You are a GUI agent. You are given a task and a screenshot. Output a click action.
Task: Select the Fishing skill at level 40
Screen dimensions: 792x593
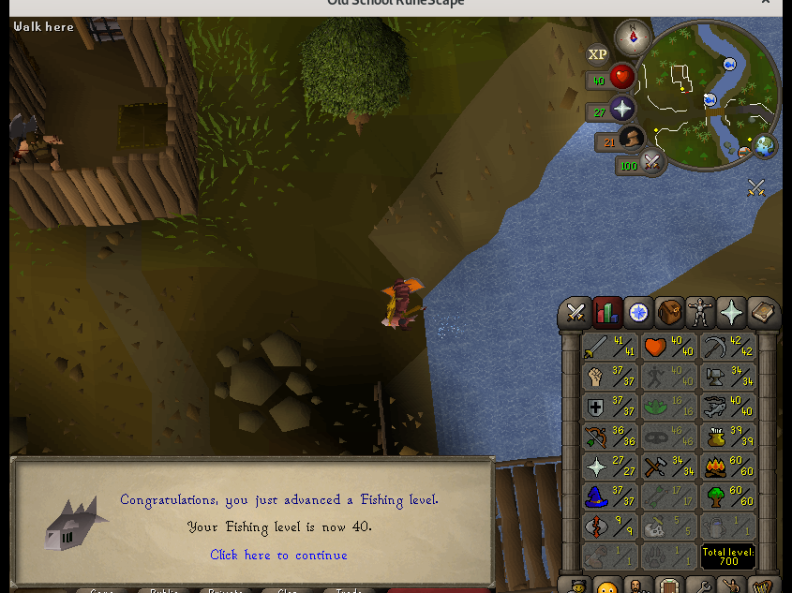coord(727,407)
